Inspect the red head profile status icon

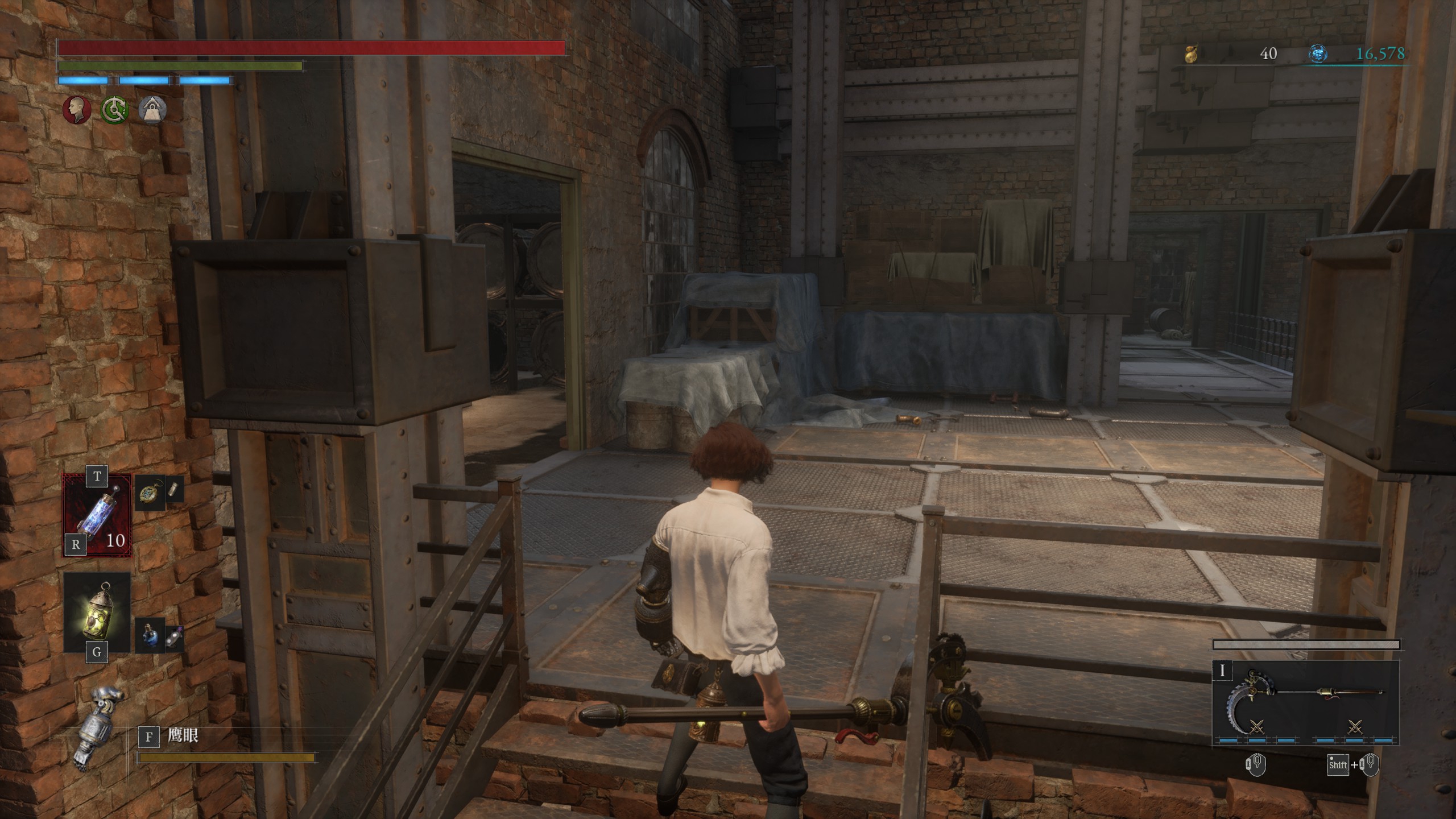tap(77, 109)
